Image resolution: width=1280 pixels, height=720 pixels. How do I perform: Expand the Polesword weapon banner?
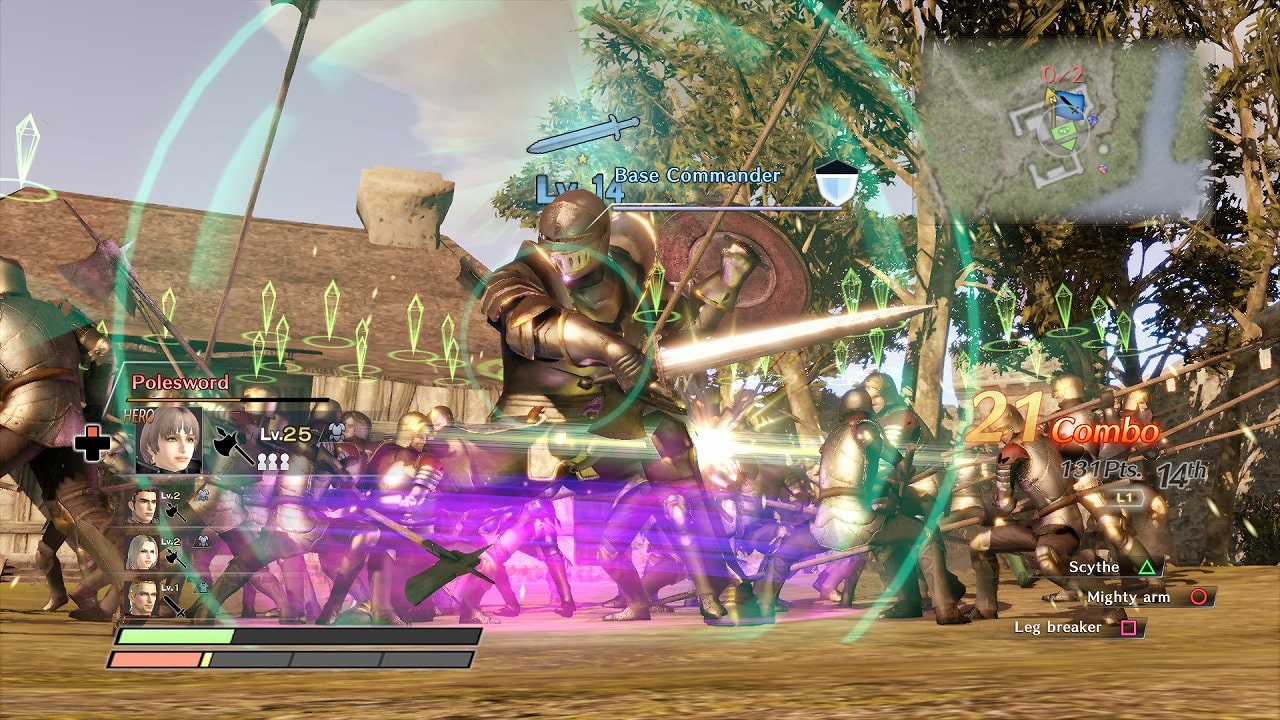[181, 384]
